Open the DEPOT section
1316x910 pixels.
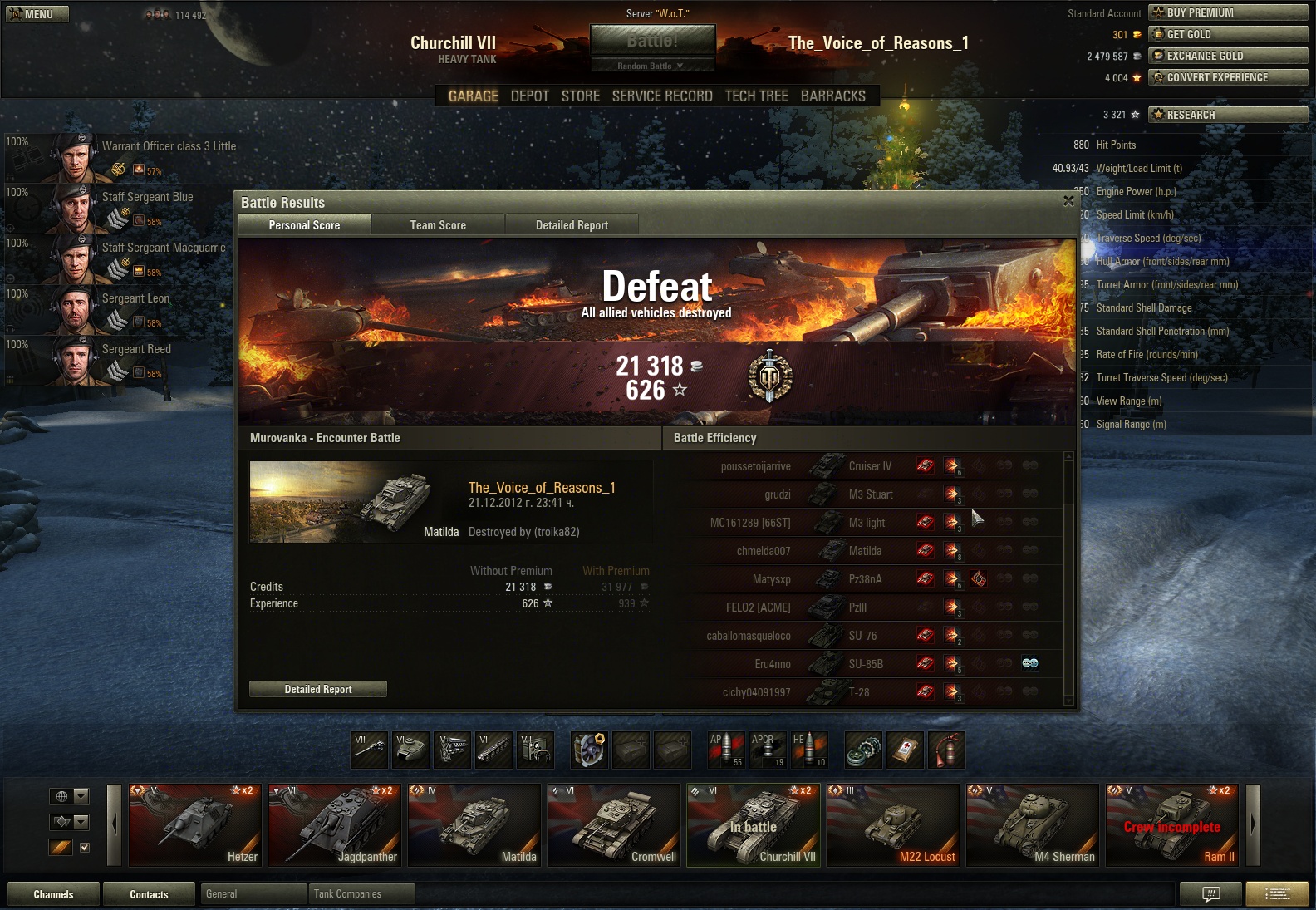coord(530,96)
